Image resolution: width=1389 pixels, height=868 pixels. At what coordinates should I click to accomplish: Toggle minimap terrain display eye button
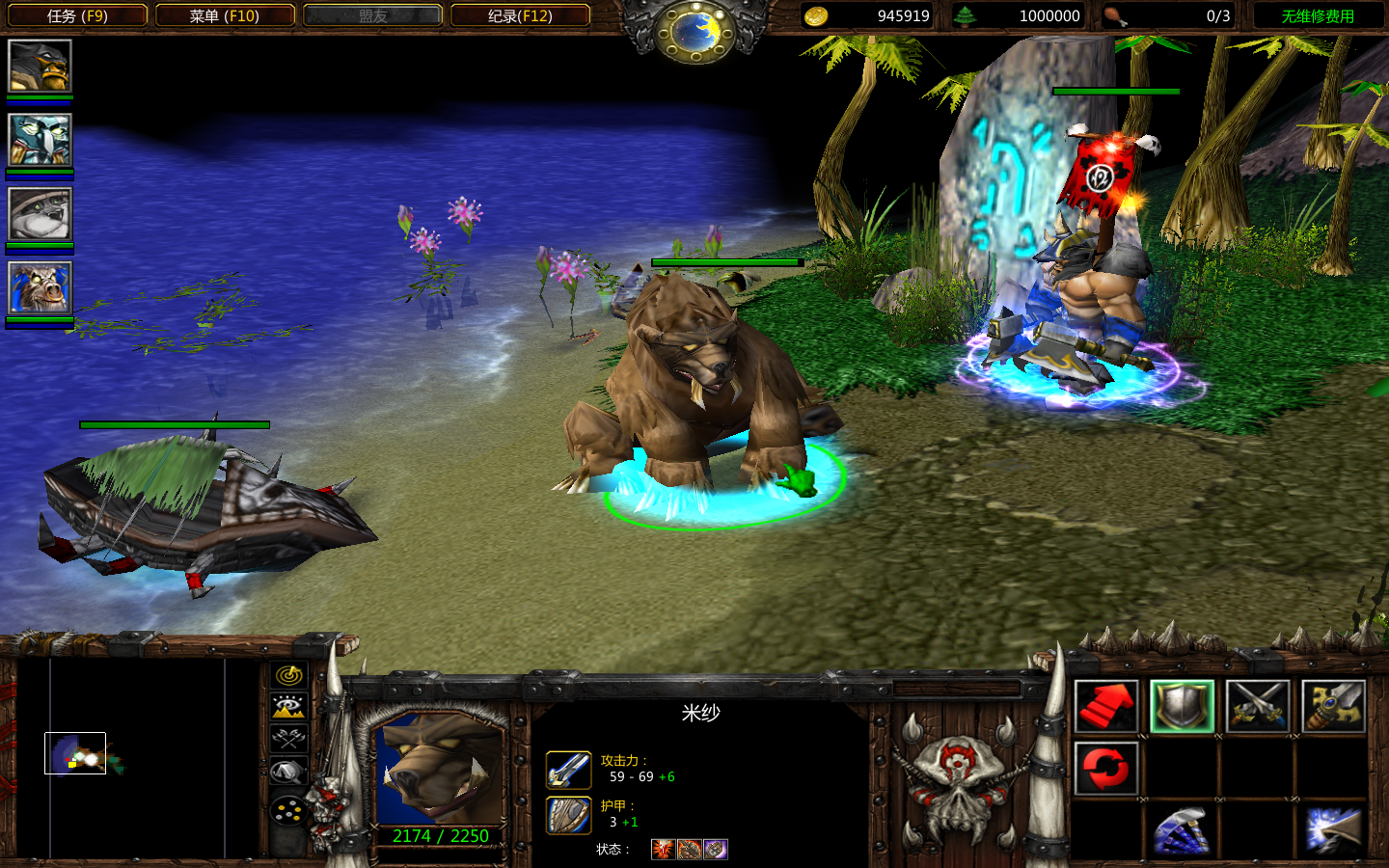tap(288, 707)
